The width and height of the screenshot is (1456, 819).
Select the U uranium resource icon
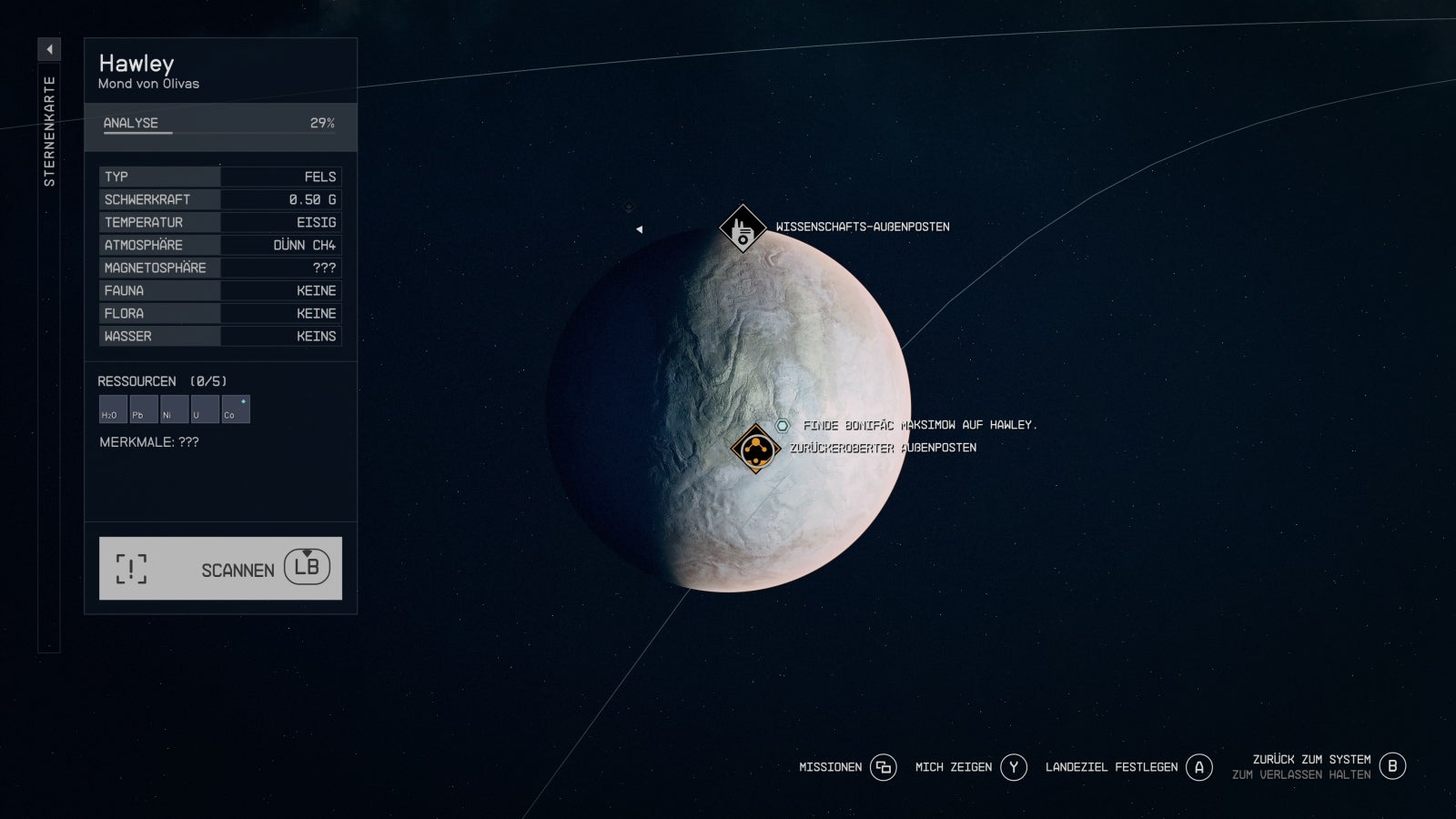(x=203, y=409)
